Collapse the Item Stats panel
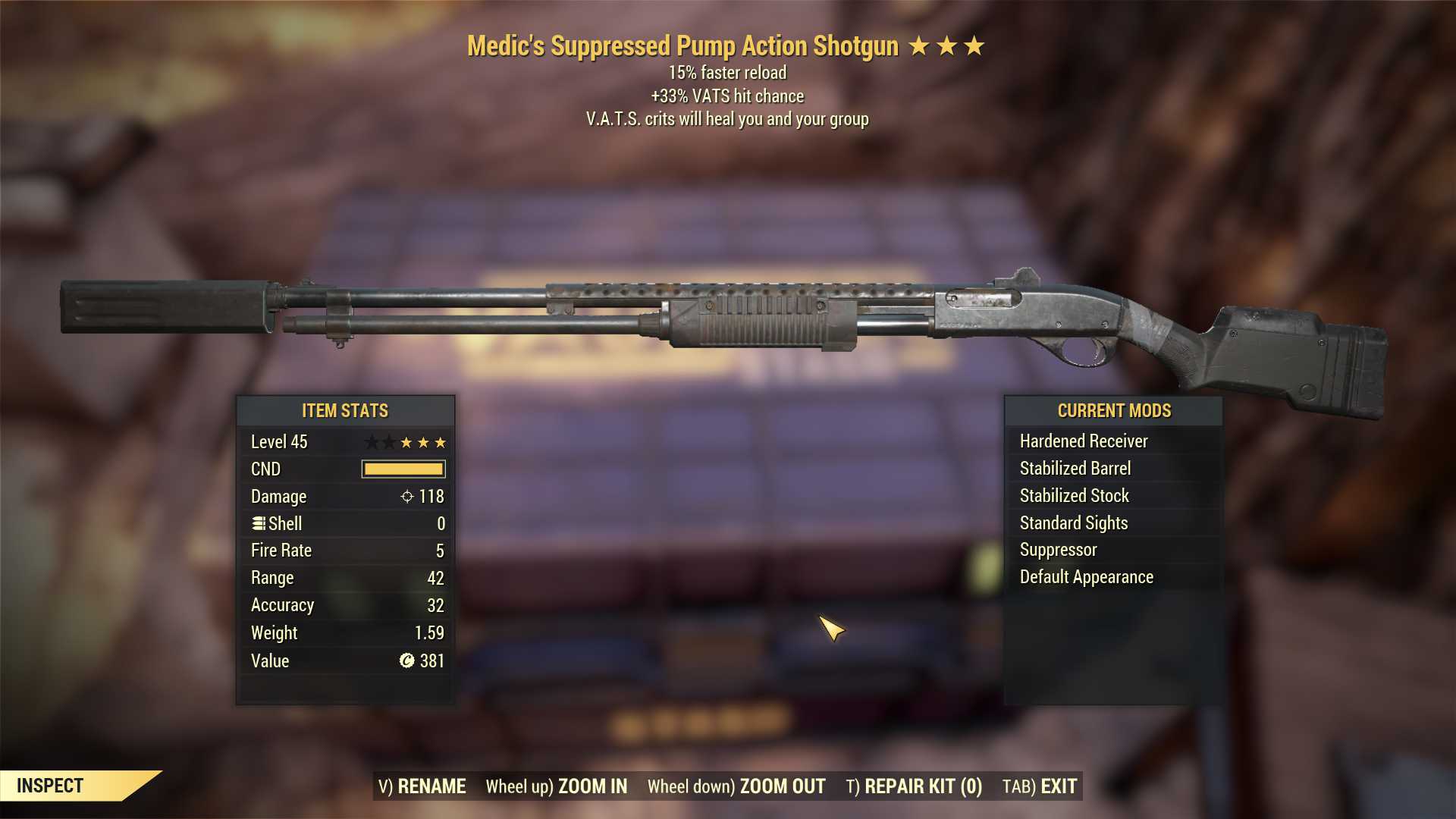This screenshot has width=1456, height=819. 345,410
